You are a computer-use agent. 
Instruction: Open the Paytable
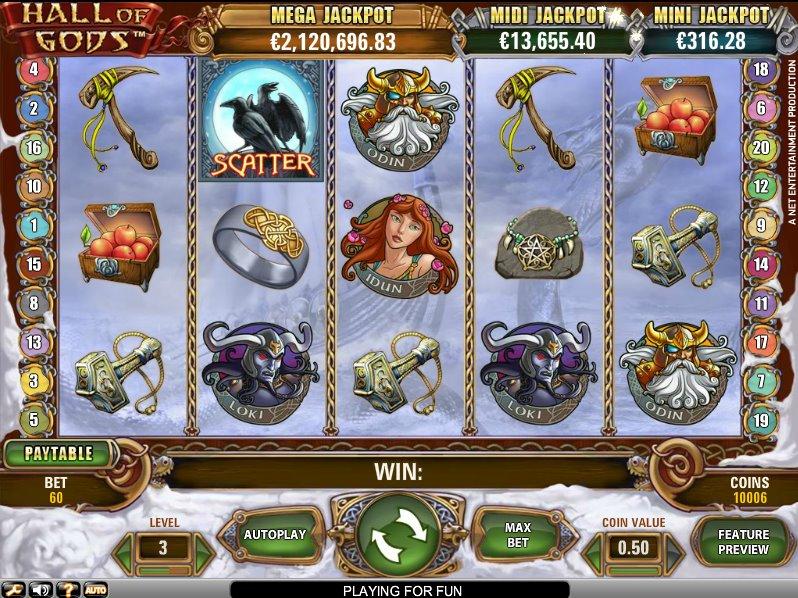(58, 453)
